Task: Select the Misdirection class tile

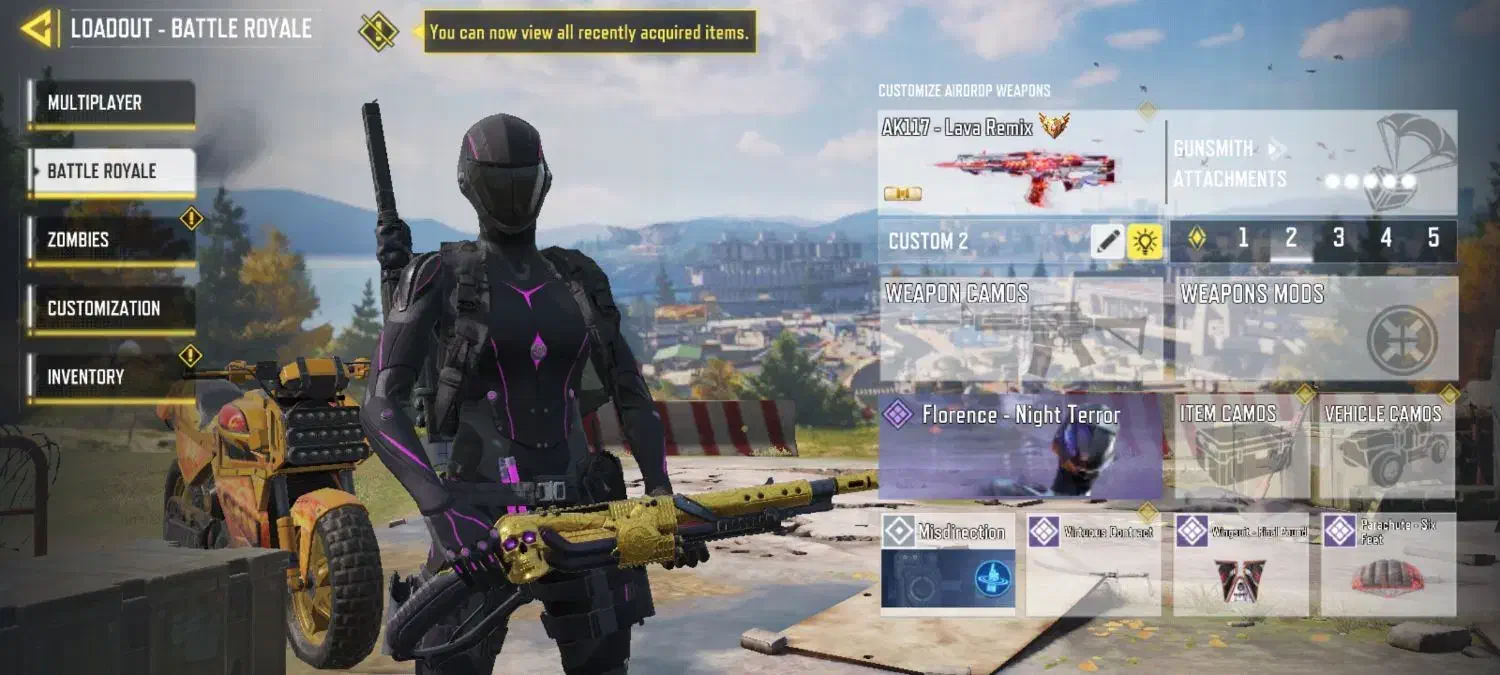Action: click(x=947, y=564)
